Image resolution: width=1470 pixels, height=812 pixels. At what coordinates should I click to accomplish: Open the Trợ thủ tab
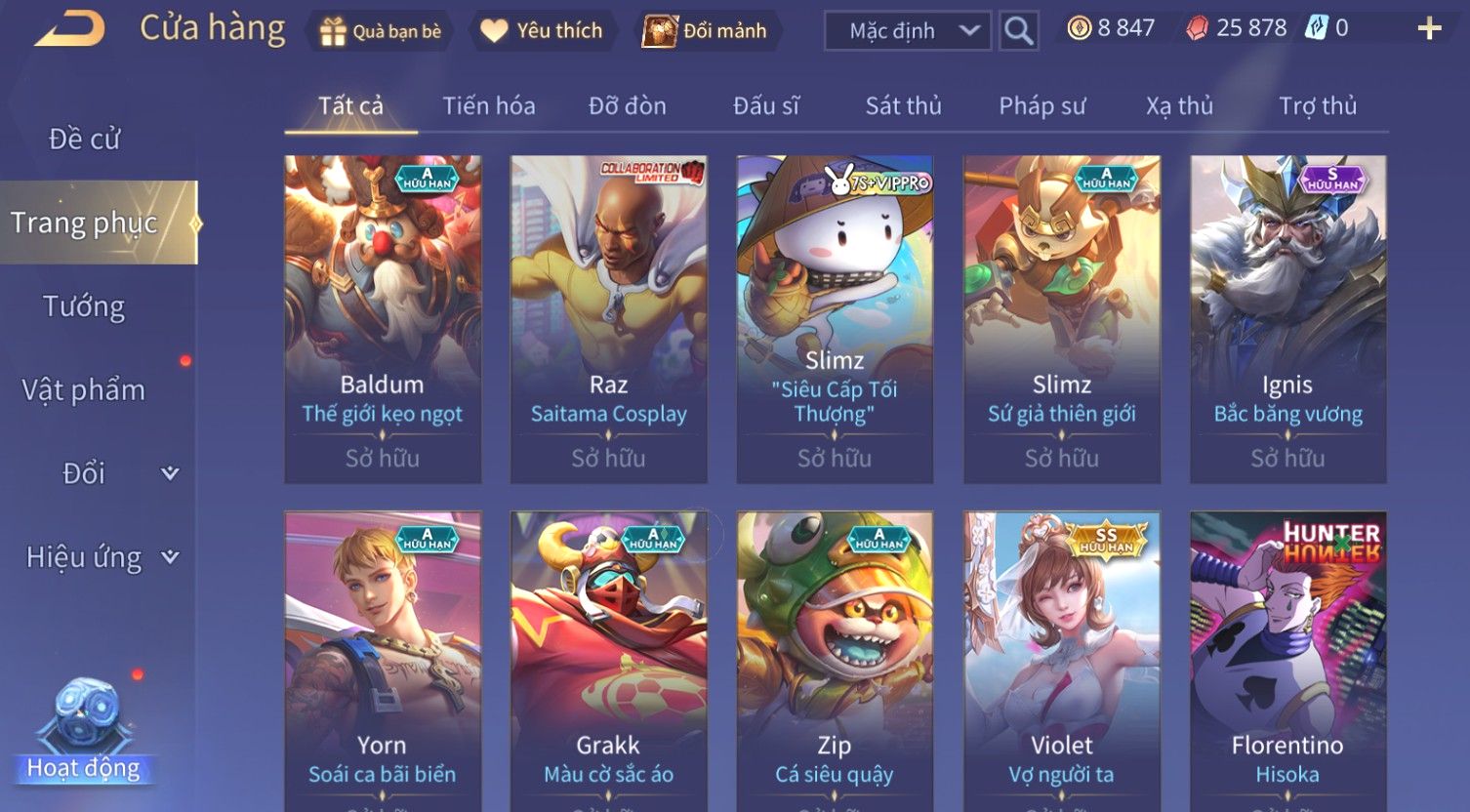click(1317, 105)
